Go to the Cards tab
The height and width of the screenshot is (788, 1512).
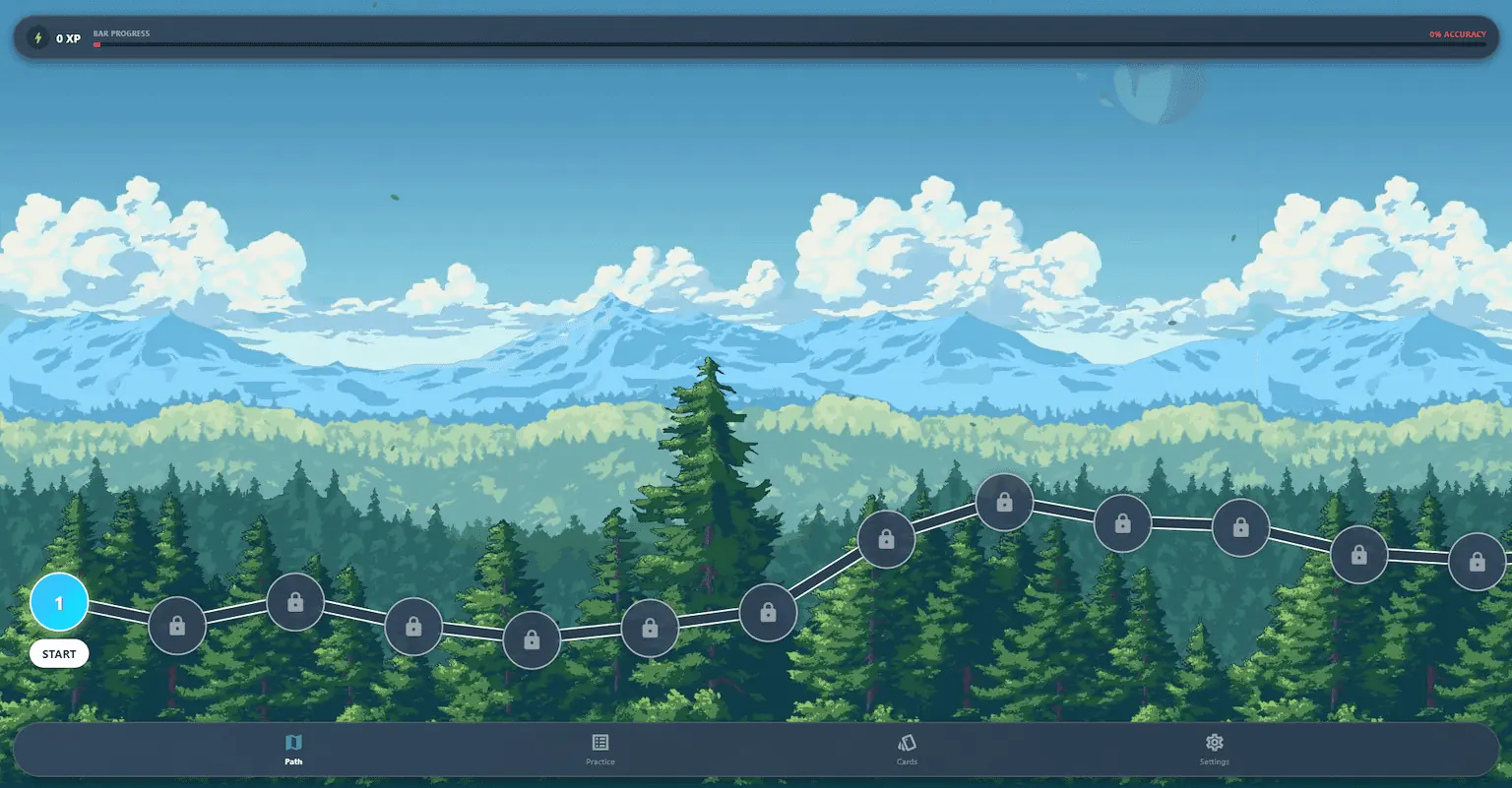point(907,749)
